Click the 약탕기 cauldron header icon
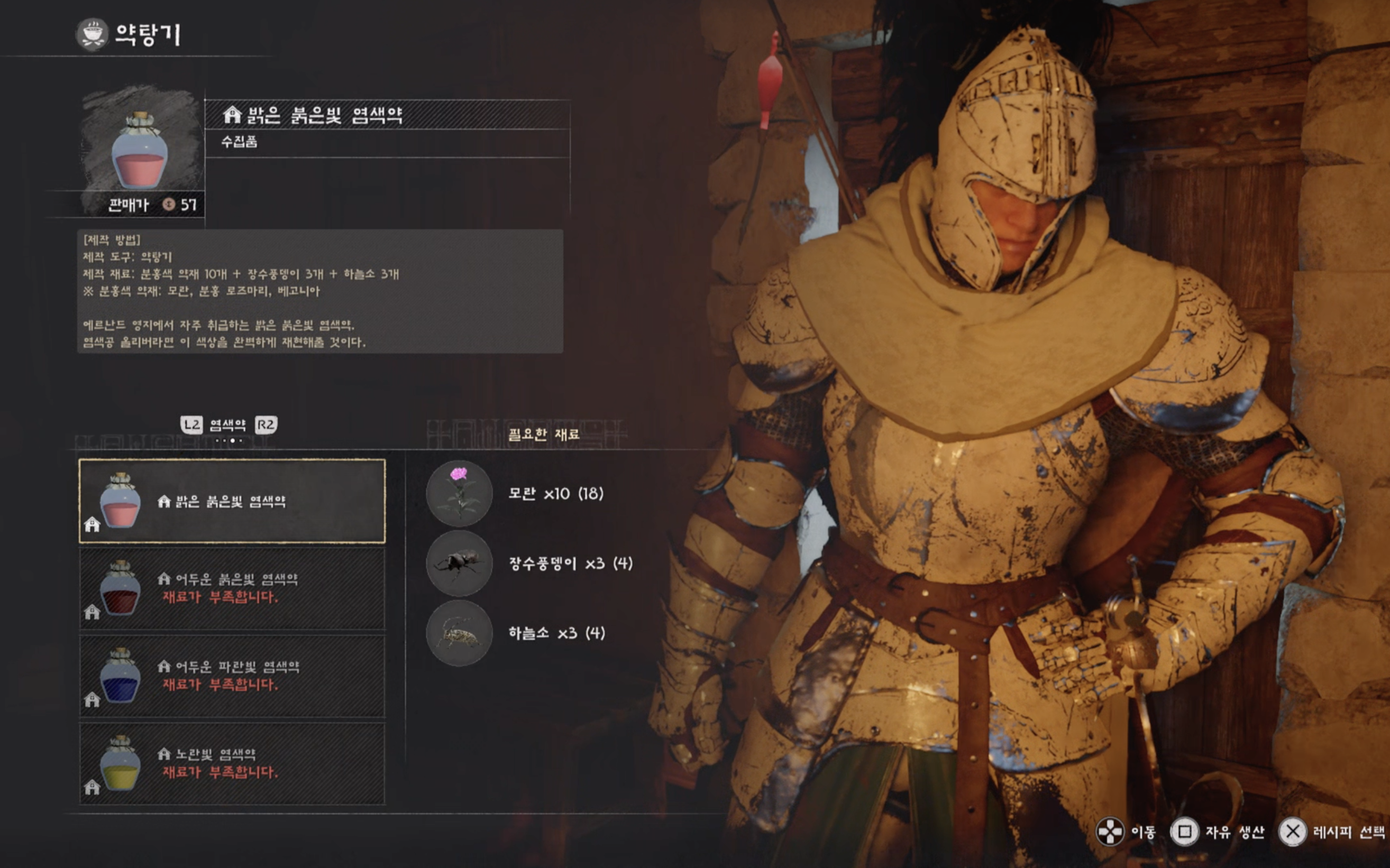Viewport: 1390px width, 868px height. (92, 34)
